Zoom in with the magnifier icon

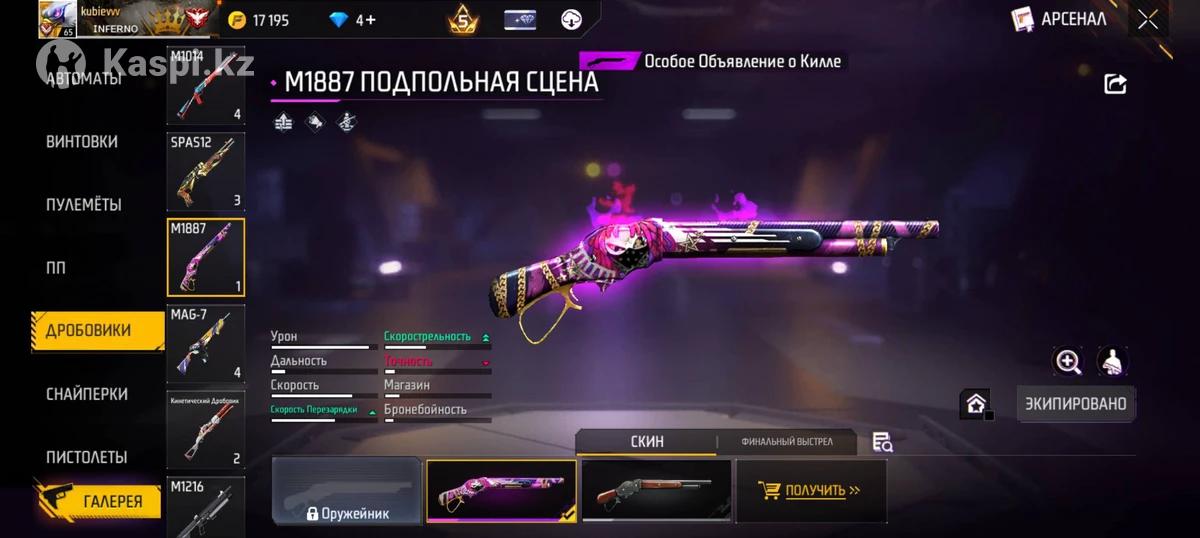point(1068,362)
